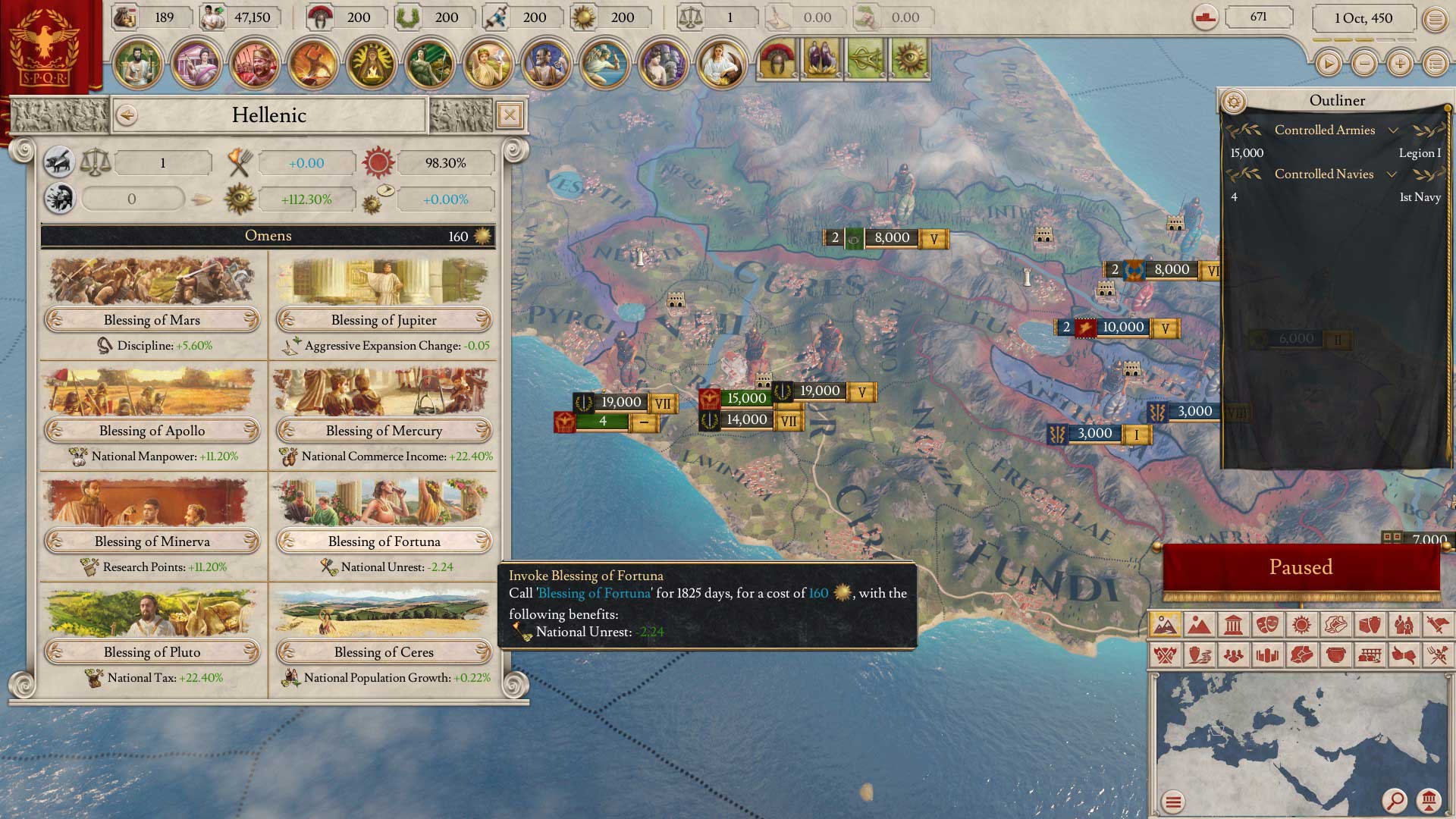1456x819 pixels.
Task: Increase game speed with plus button
Action: click(x=1400, y=64)
